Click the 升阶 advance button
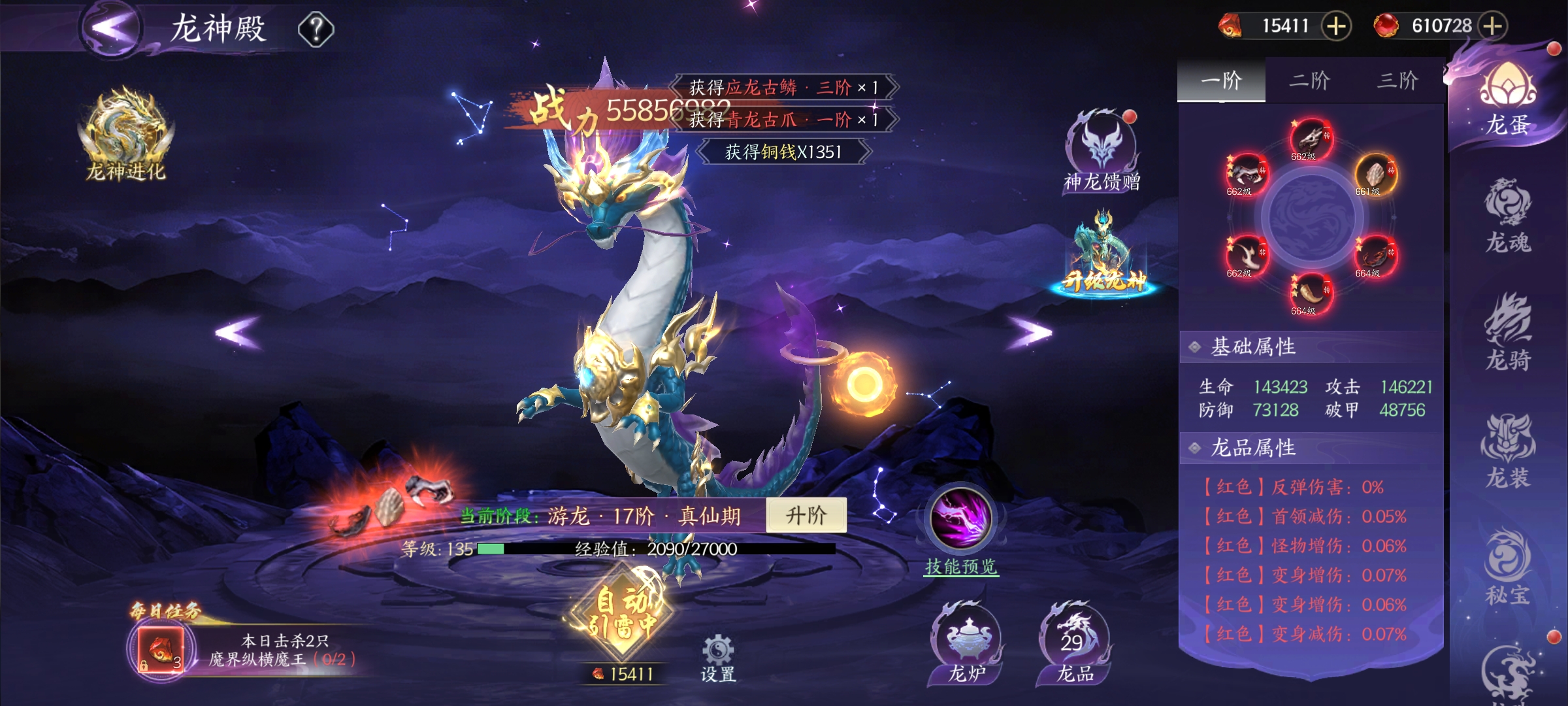Image resolution: width=1568 pixels, height=706 pixels. [x=806, y=516]
